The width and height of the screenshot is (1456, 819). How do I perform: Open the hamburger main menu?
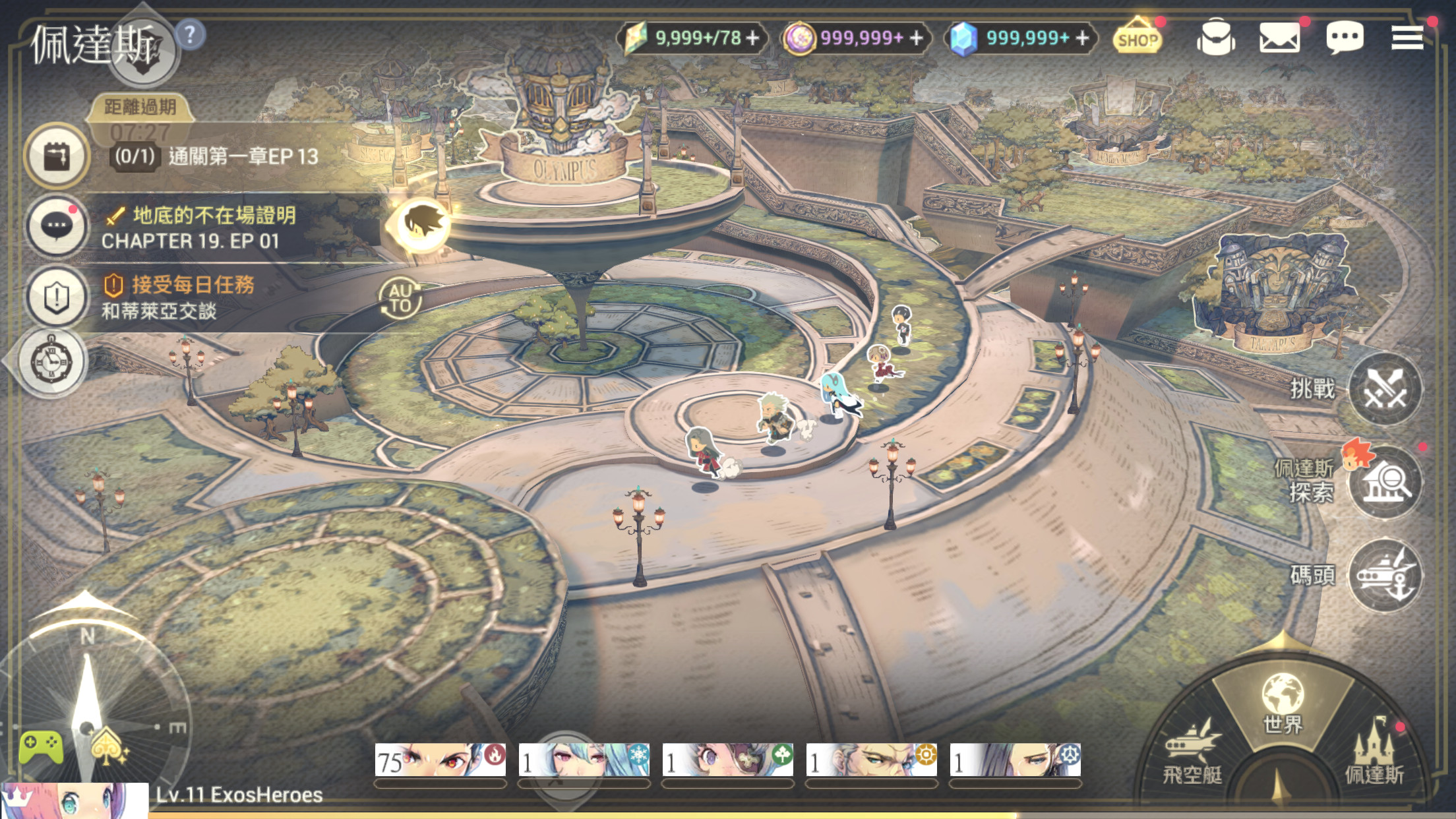(x=1407, y=38)
